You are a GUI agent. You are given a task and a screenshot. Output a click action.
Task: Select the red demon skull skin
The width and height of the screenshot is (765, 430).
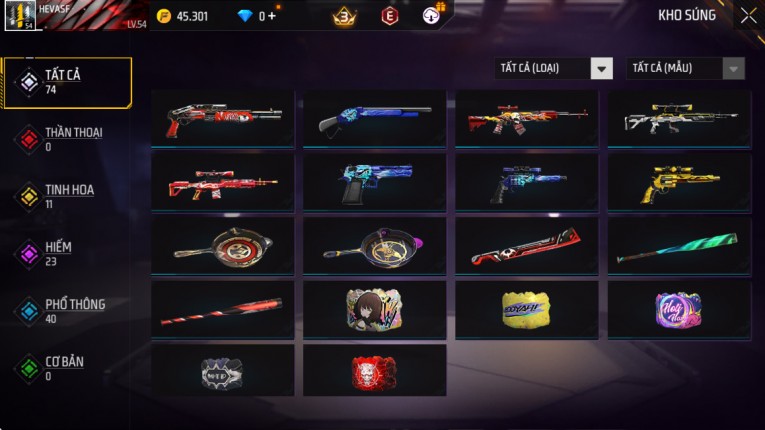tap(375, 372)
